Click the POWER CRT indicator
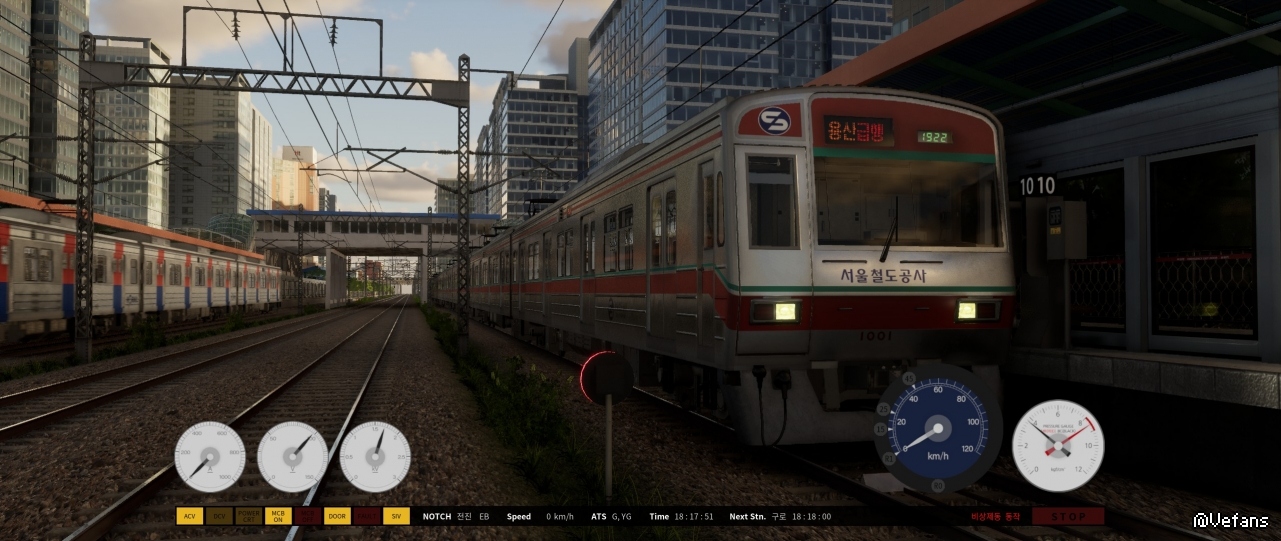 248,516
